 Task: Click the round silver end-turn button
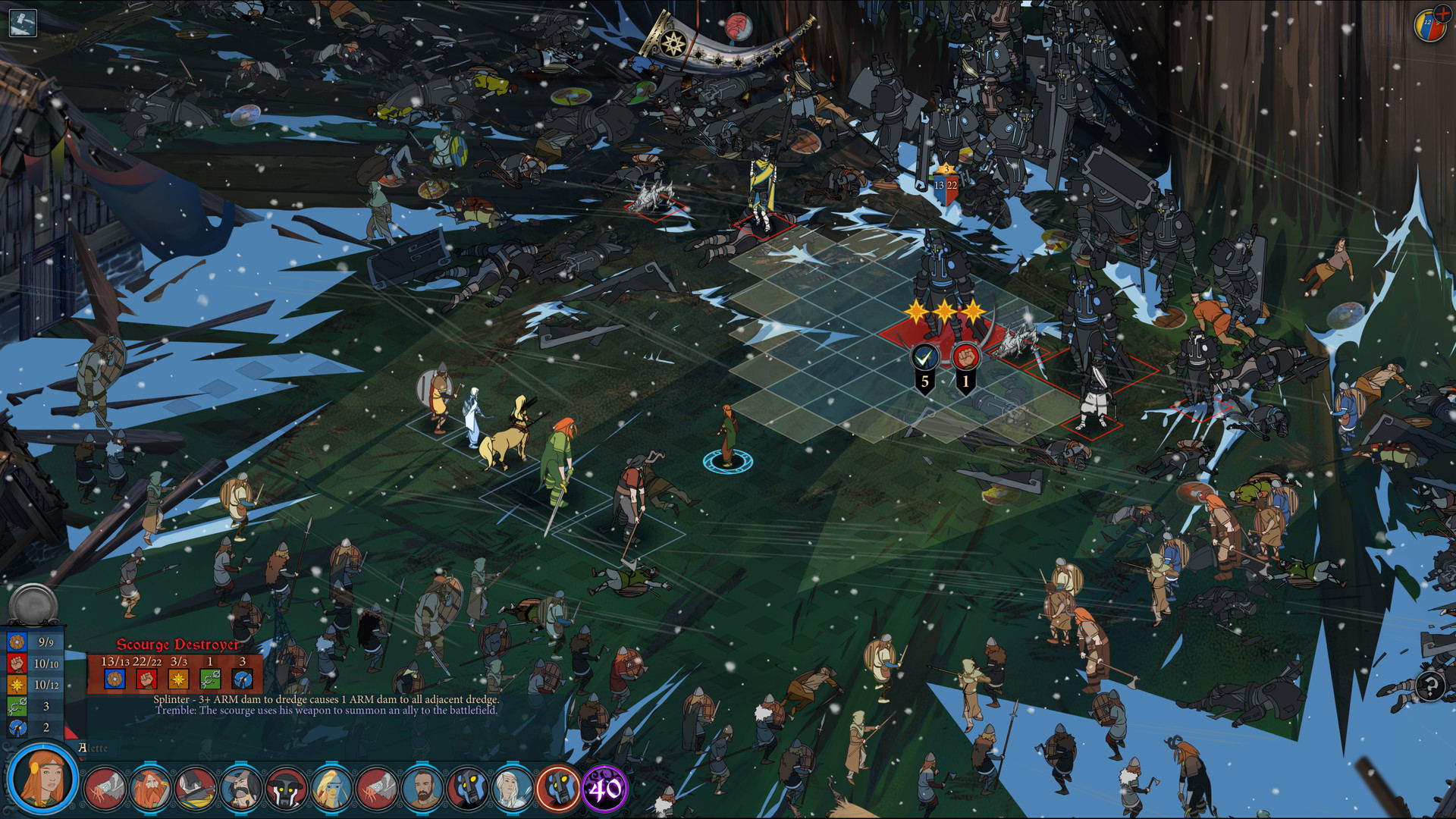[33, 605]
